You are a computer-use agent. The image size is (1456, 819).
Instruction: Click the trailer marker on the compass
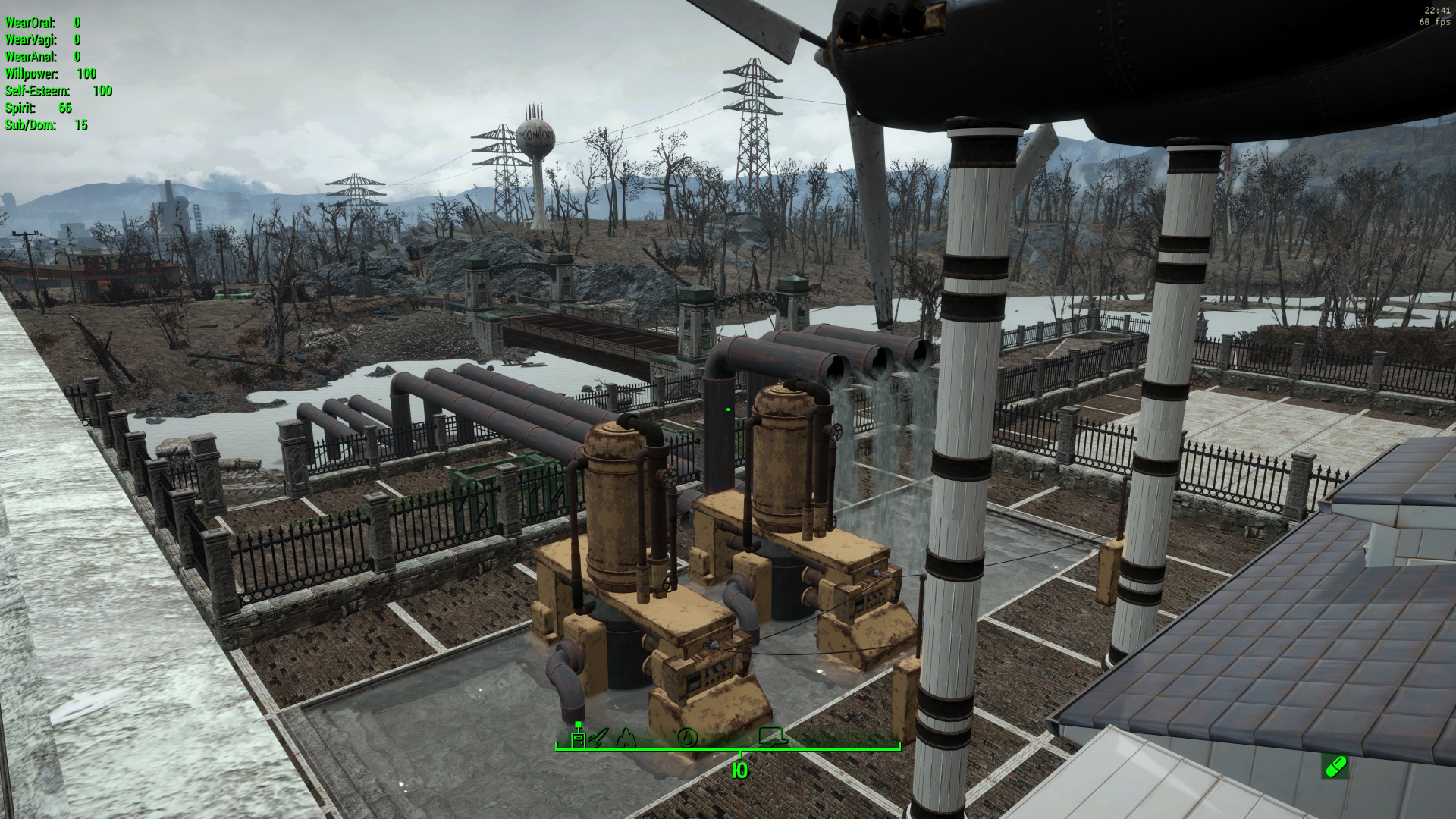(773, 736)
